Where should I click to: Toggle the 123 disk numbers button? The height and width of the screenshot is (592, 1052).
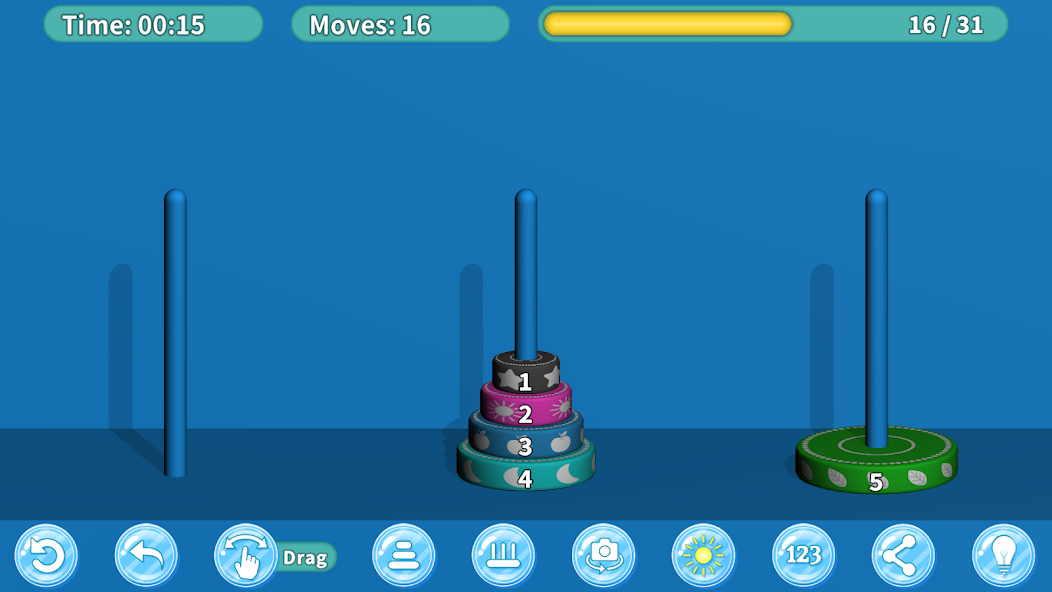804,555
